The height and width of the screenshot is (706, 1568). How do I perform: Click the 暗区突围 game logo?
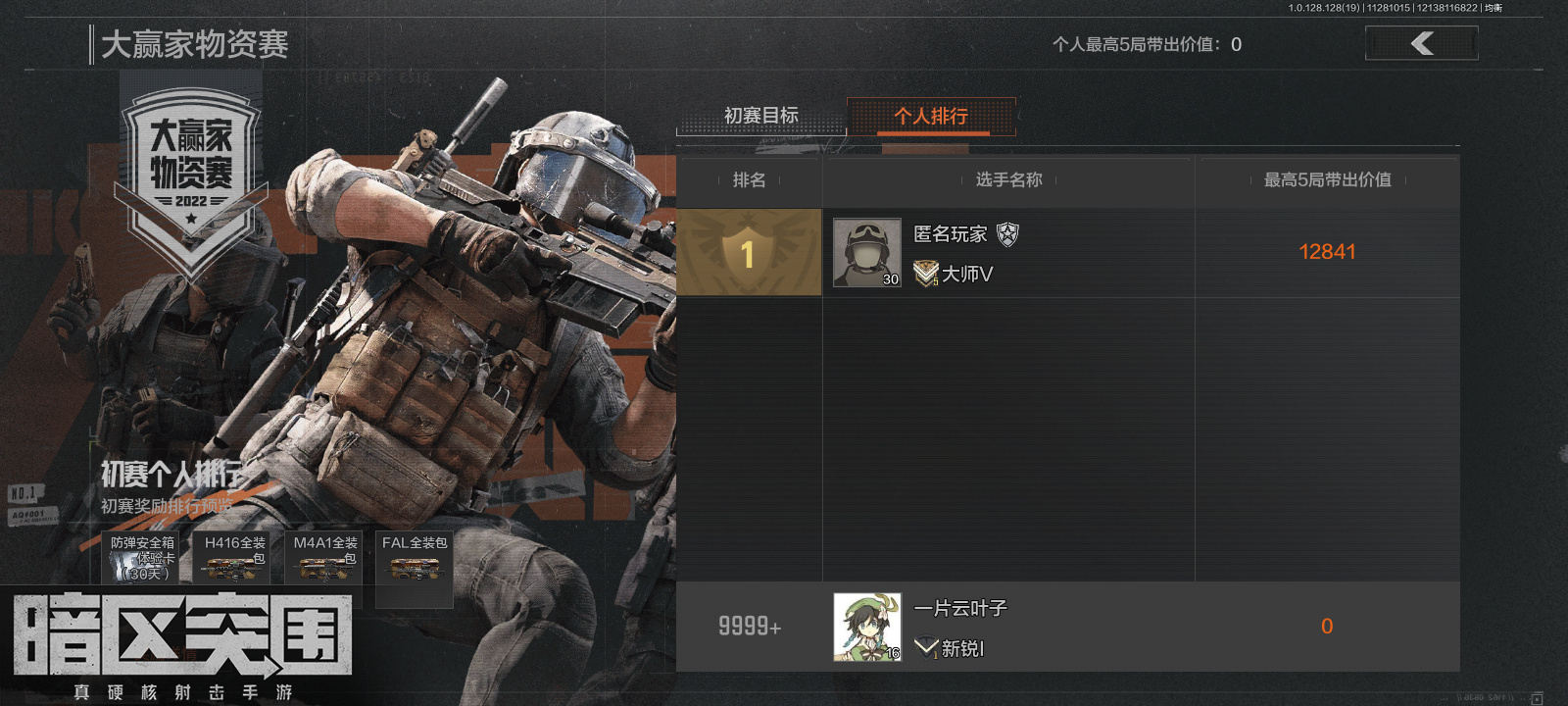181,637
